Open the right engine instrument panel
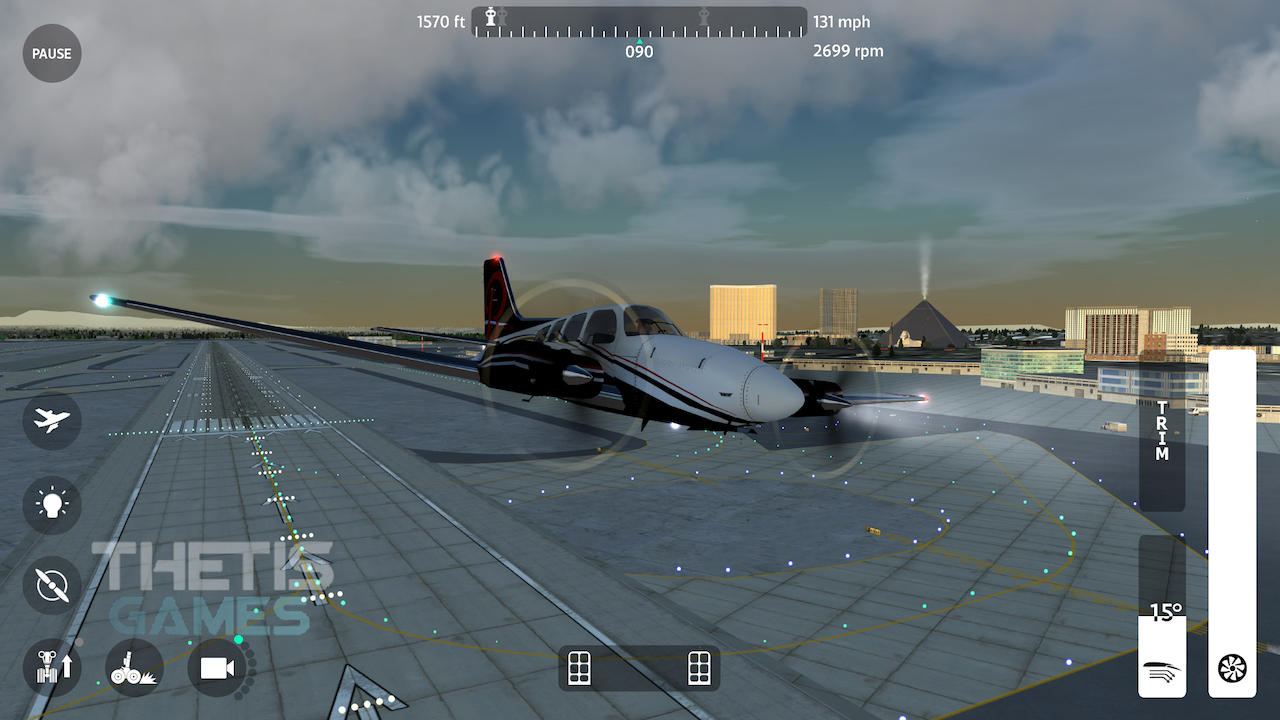 [x=697, y=669]
